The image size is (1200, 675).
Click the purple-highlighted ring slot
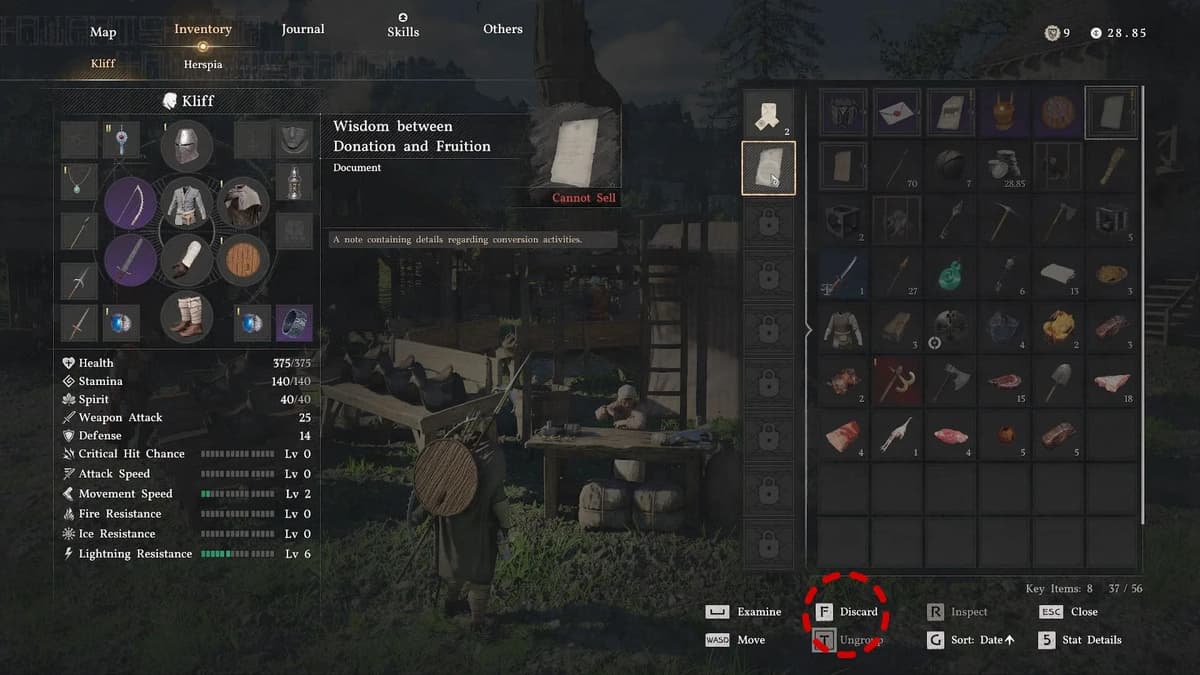click(x=294, y=323)
